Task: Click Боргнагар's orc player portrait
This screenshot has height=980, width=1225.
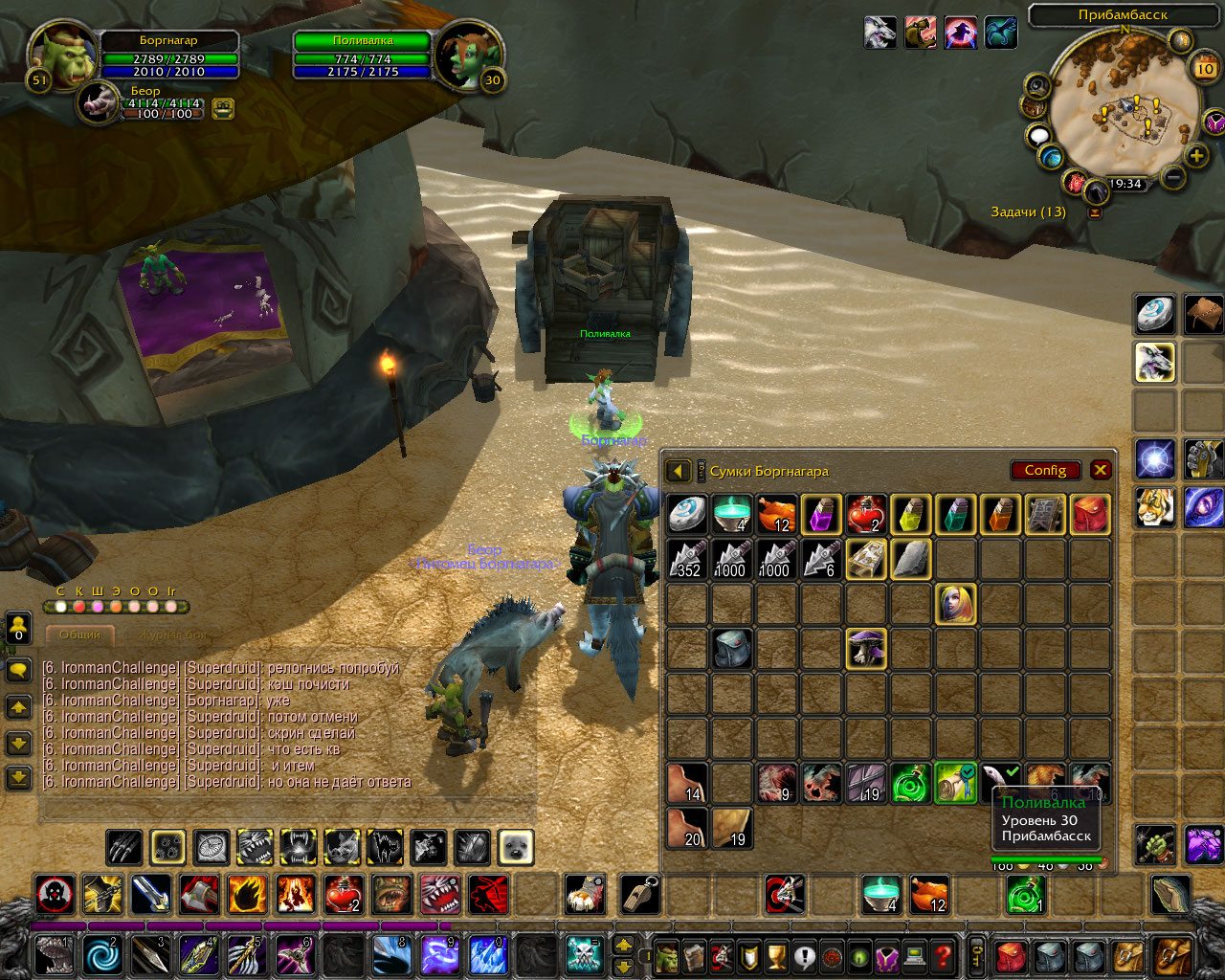Action: (x=62, y=55)
